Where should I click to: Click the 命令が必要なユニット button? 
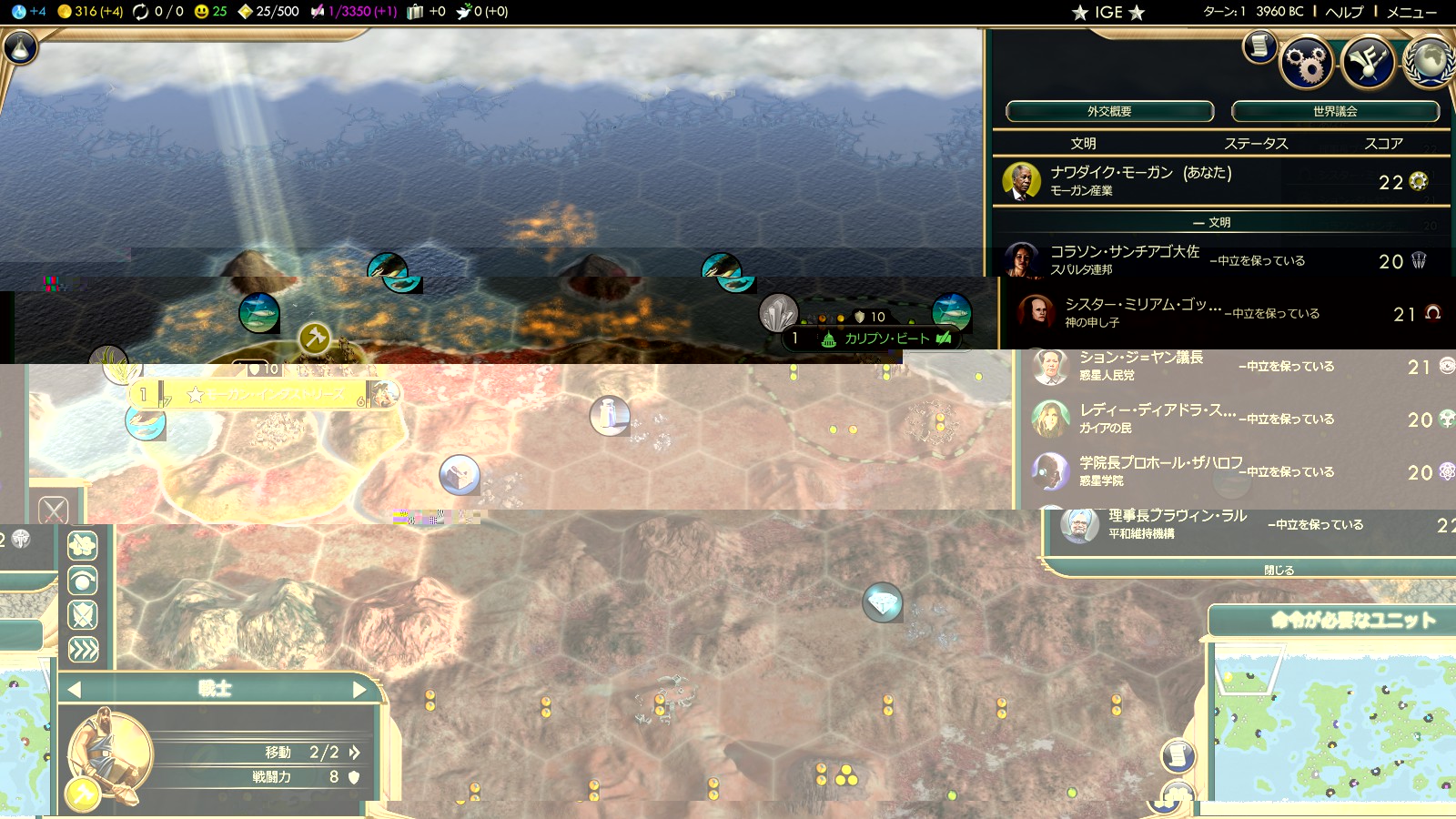coord(1352,621)
